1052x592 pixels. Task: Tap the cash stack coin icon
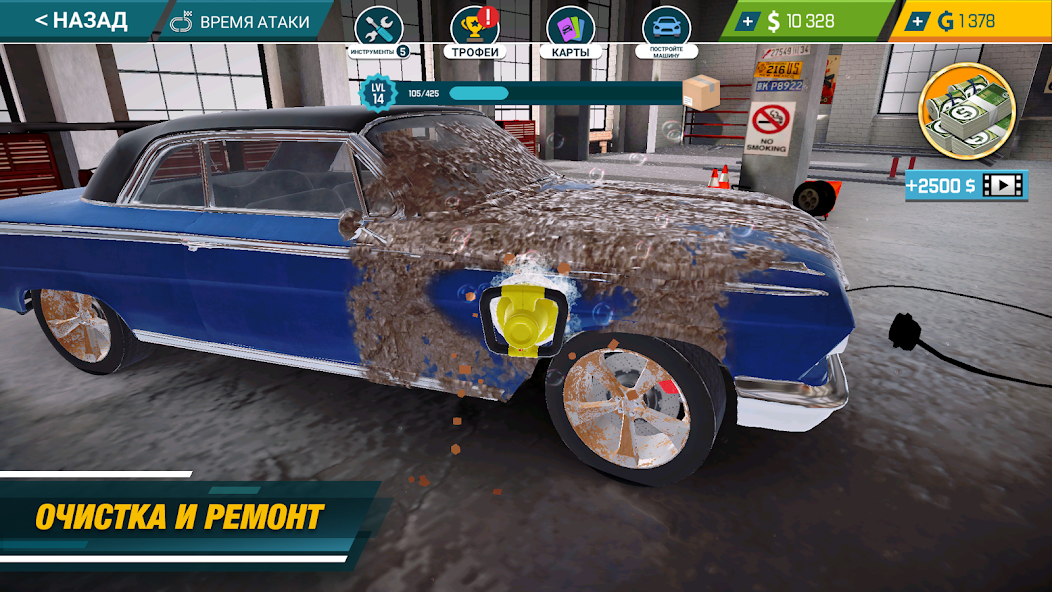pyautogui.click(x=966, y=111)
